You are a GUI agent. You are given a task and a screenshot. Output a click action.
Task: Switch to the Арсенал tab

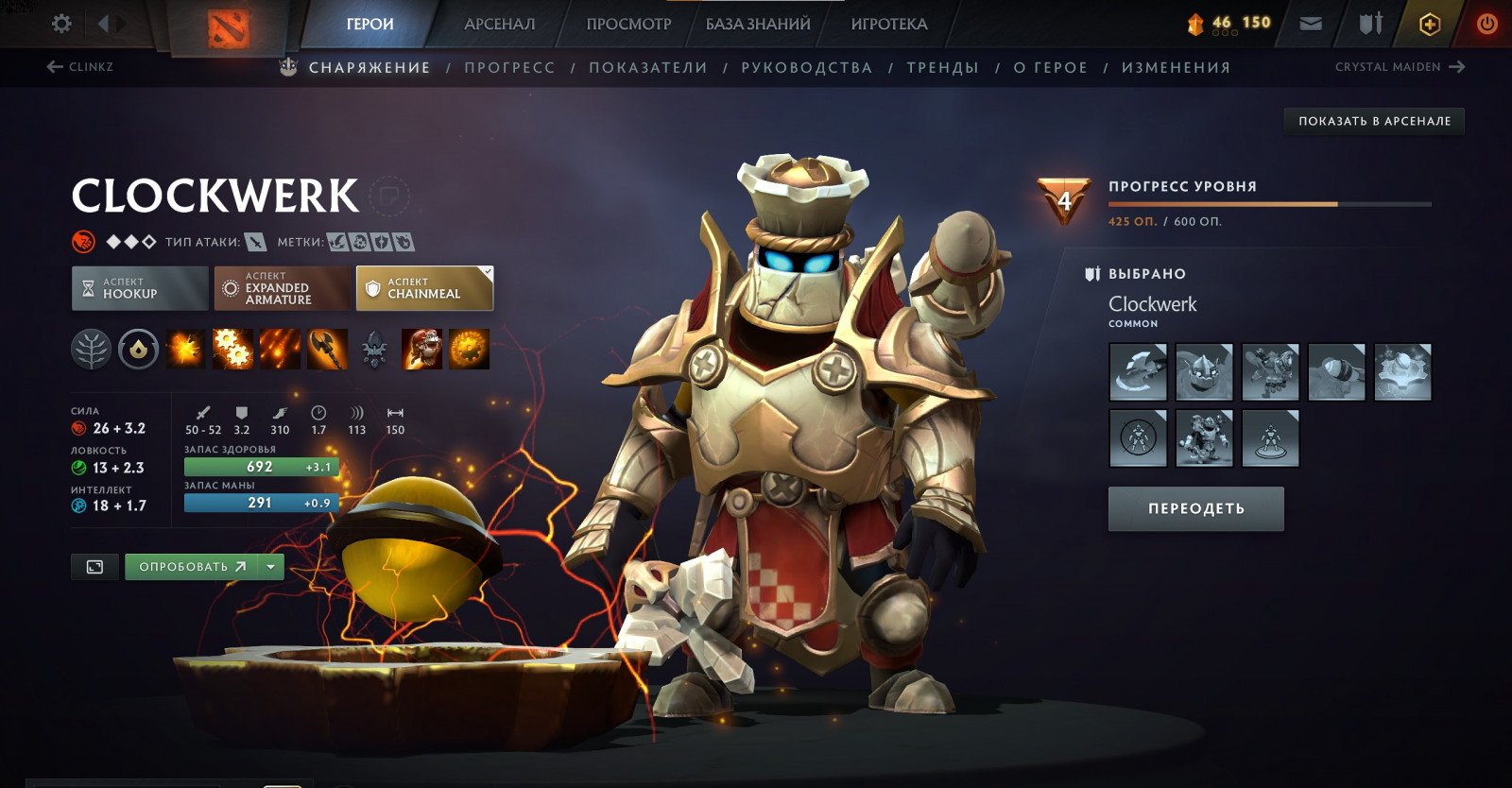pyautogui.click(x=499, y=25)
